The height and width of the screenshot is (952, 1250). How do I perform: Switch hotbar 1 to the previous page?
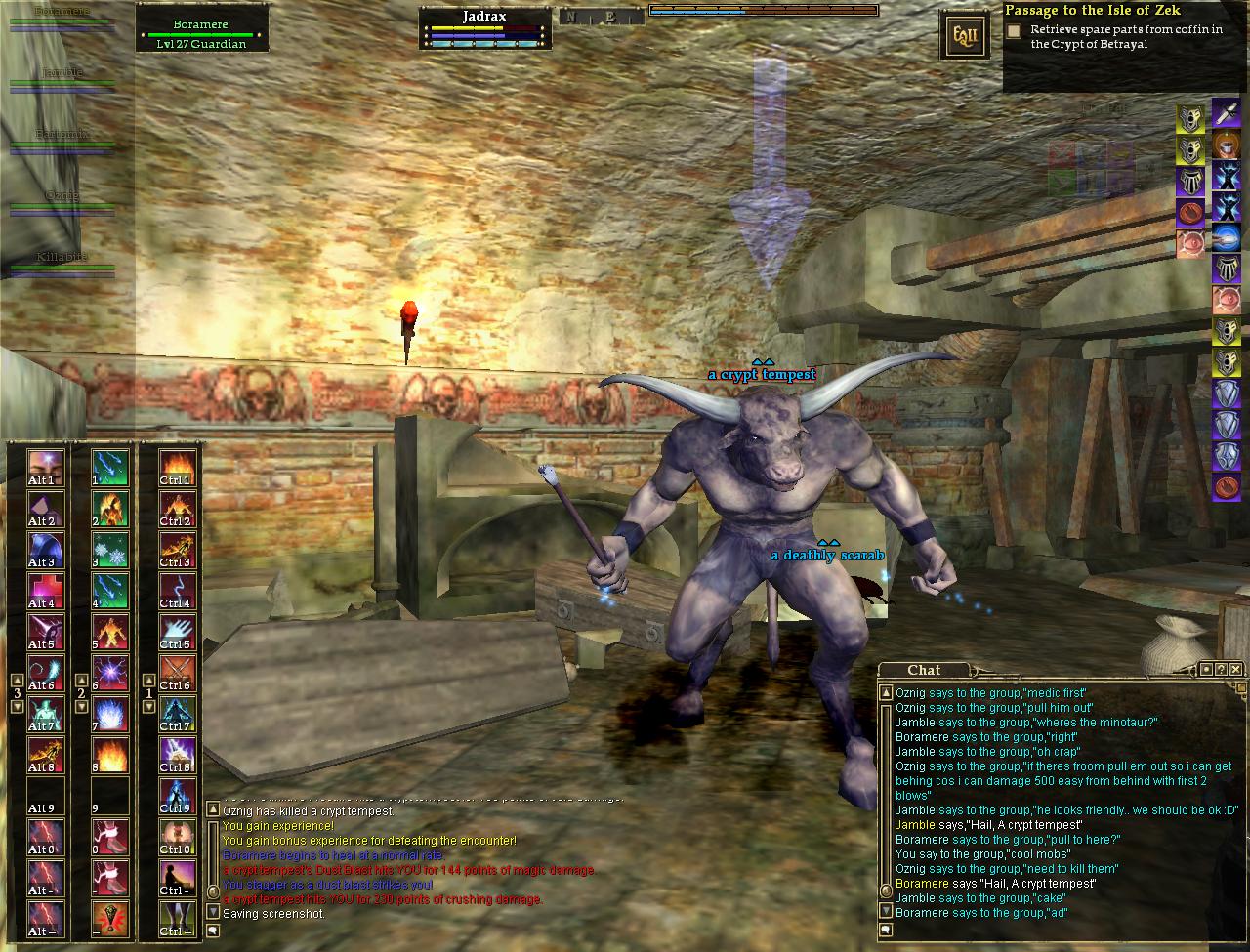[x=149, y=681]
